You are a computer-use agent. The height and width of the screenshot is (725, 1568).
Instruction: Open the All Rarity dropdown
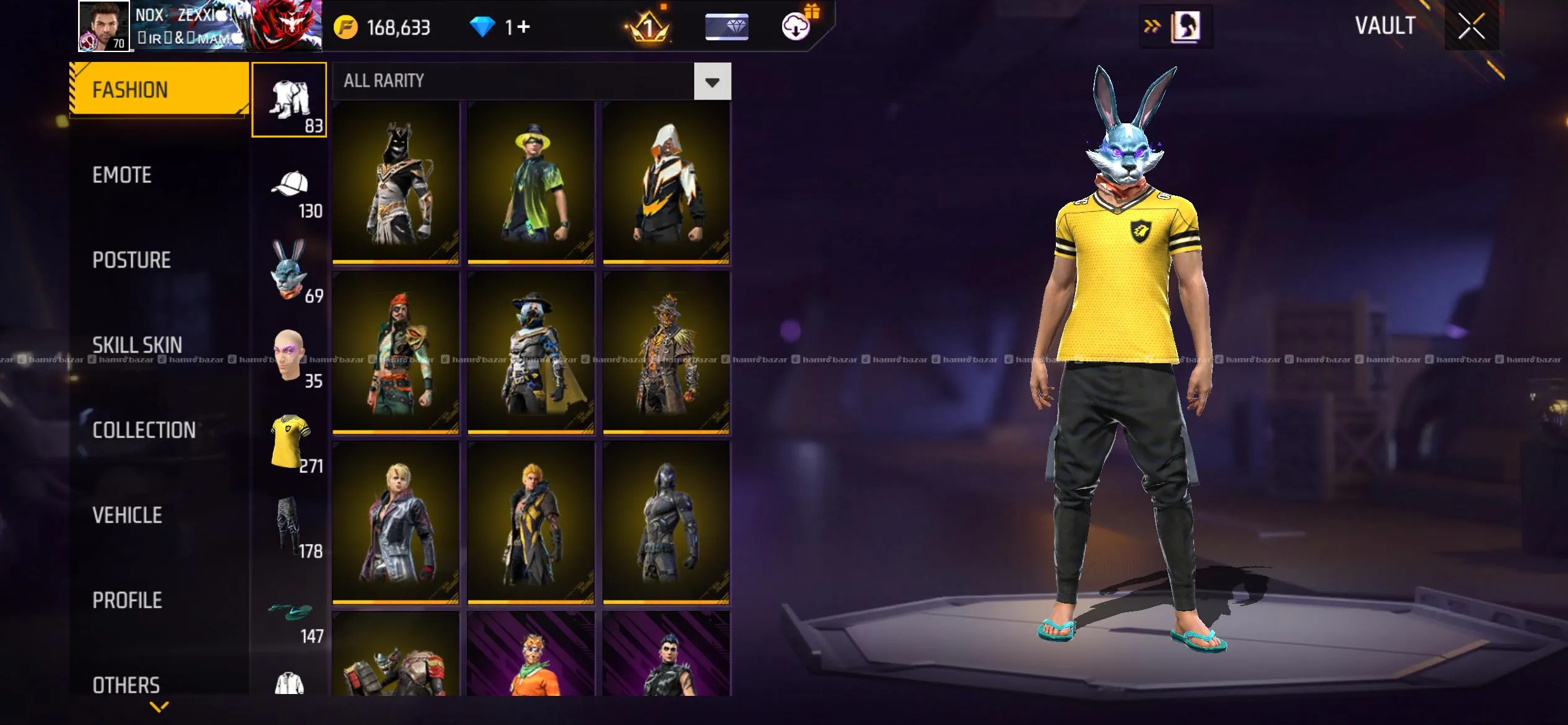[712, 81]
